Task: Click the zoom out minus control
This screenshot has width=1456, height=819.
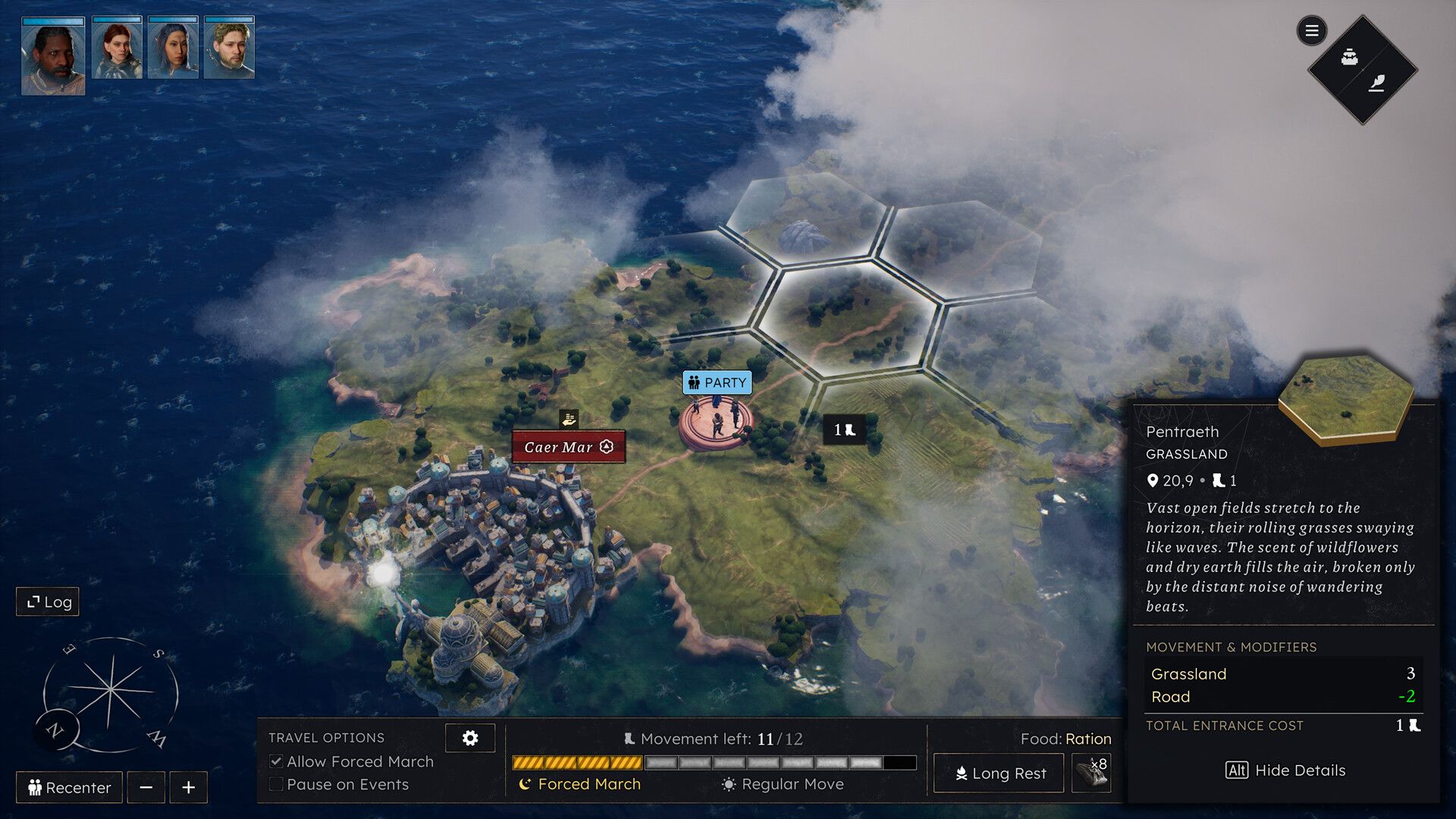Action: coord(147,787)
